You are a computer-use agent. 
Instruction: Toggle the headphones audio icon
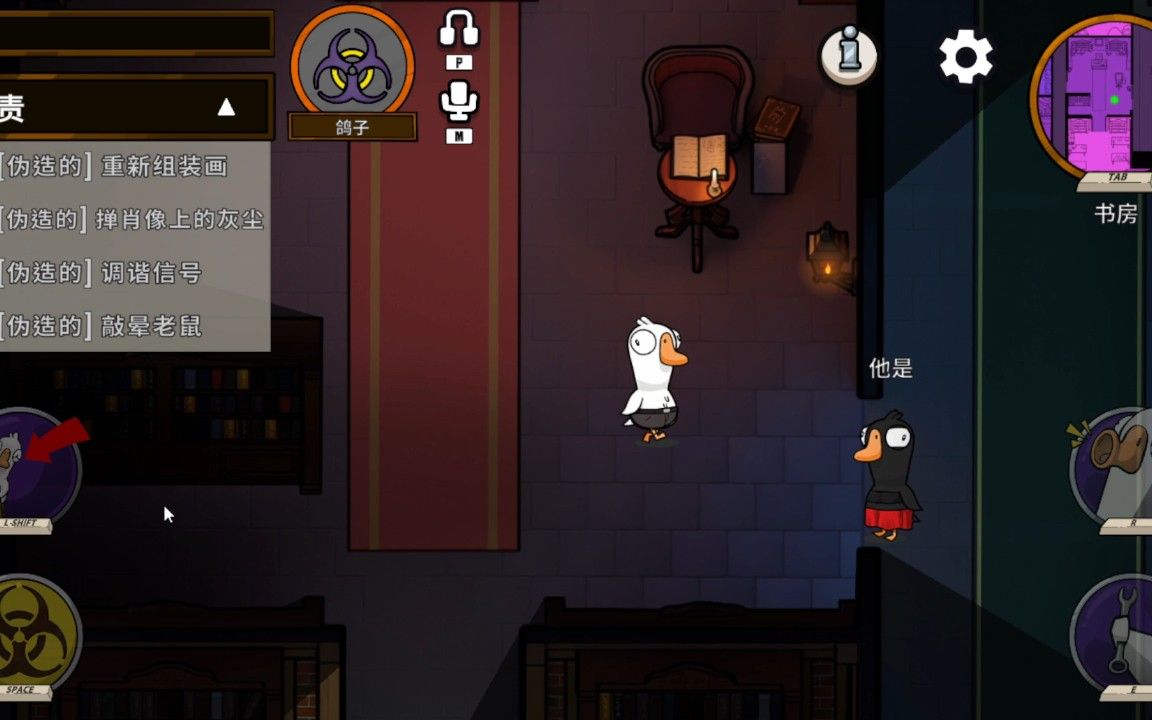pos(459,30)
